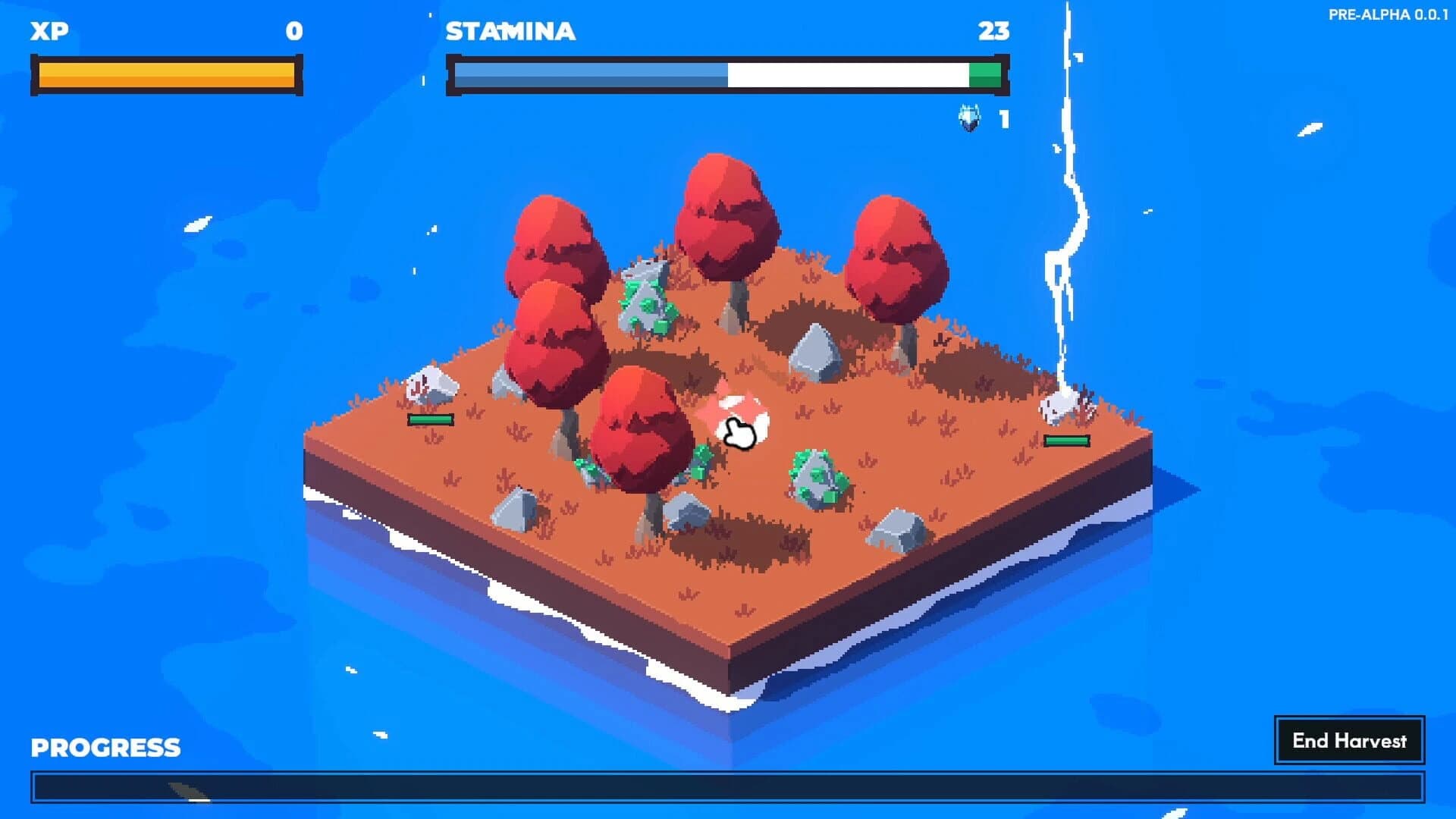Click the STAMINA label
The width and height of the screenshot is (1456, 819).
(x=510, y=32)
